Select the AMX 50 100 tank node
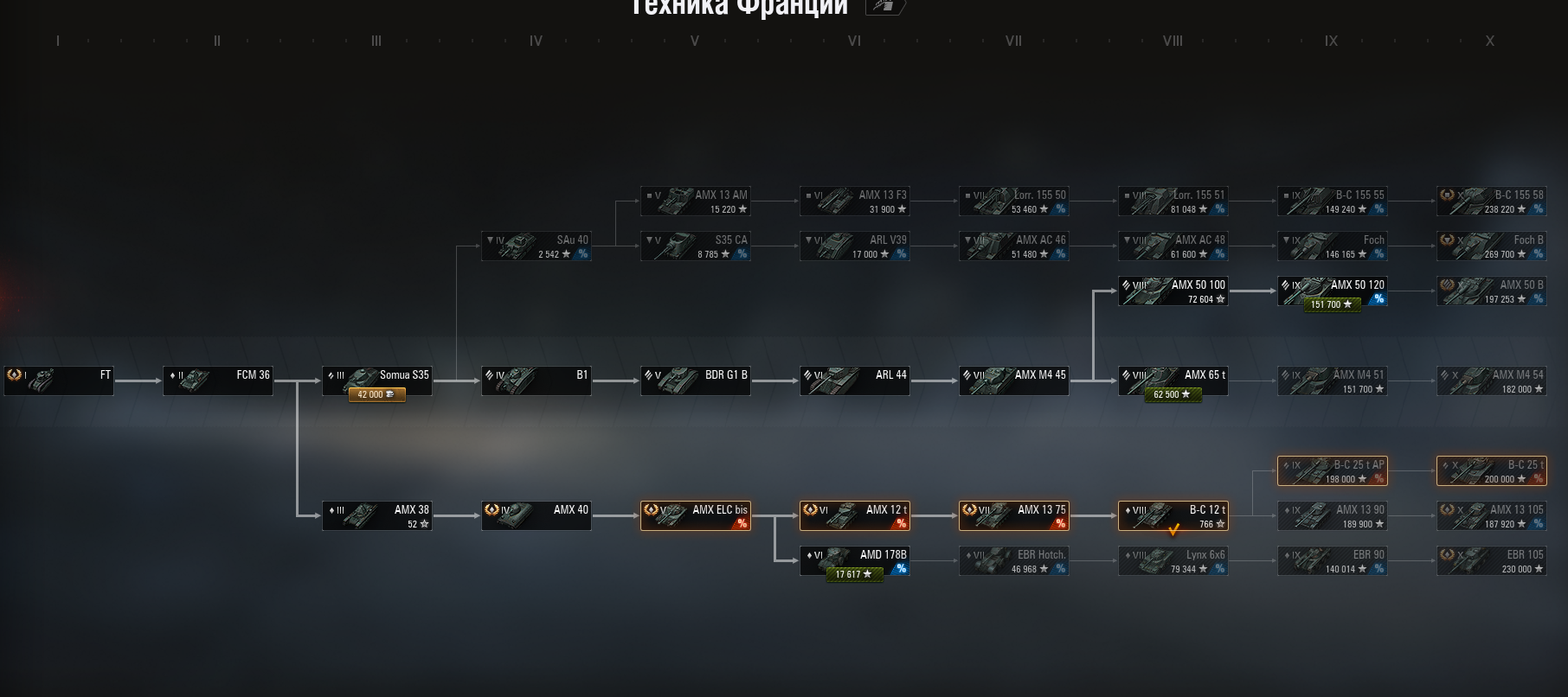Viewport: 1568px width, 697px height. pyautogui.click(x=1173, y=291)
